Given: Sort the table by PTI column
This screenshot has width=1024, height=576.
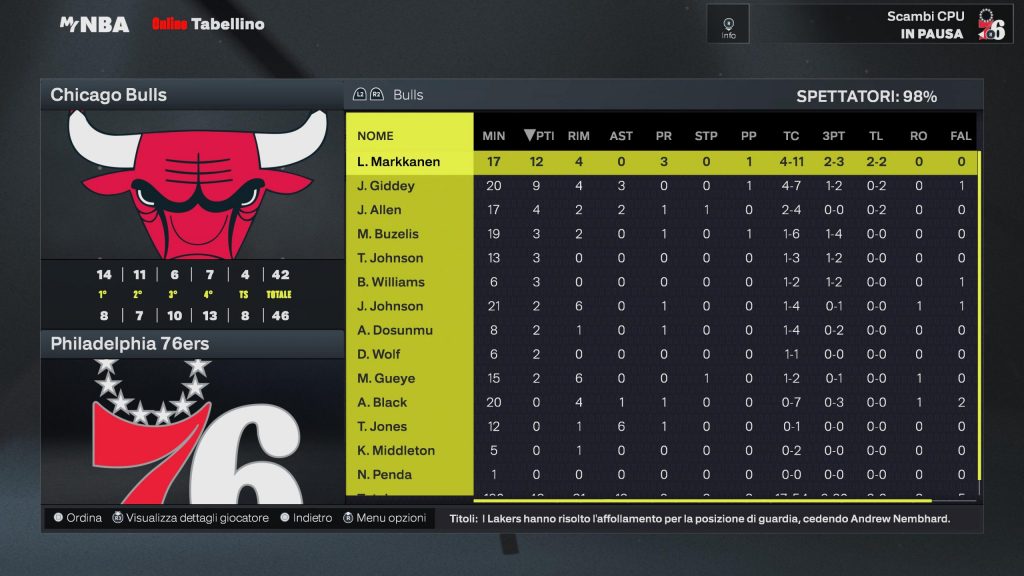Looking at the screenshot, I should tap(540, 136).
